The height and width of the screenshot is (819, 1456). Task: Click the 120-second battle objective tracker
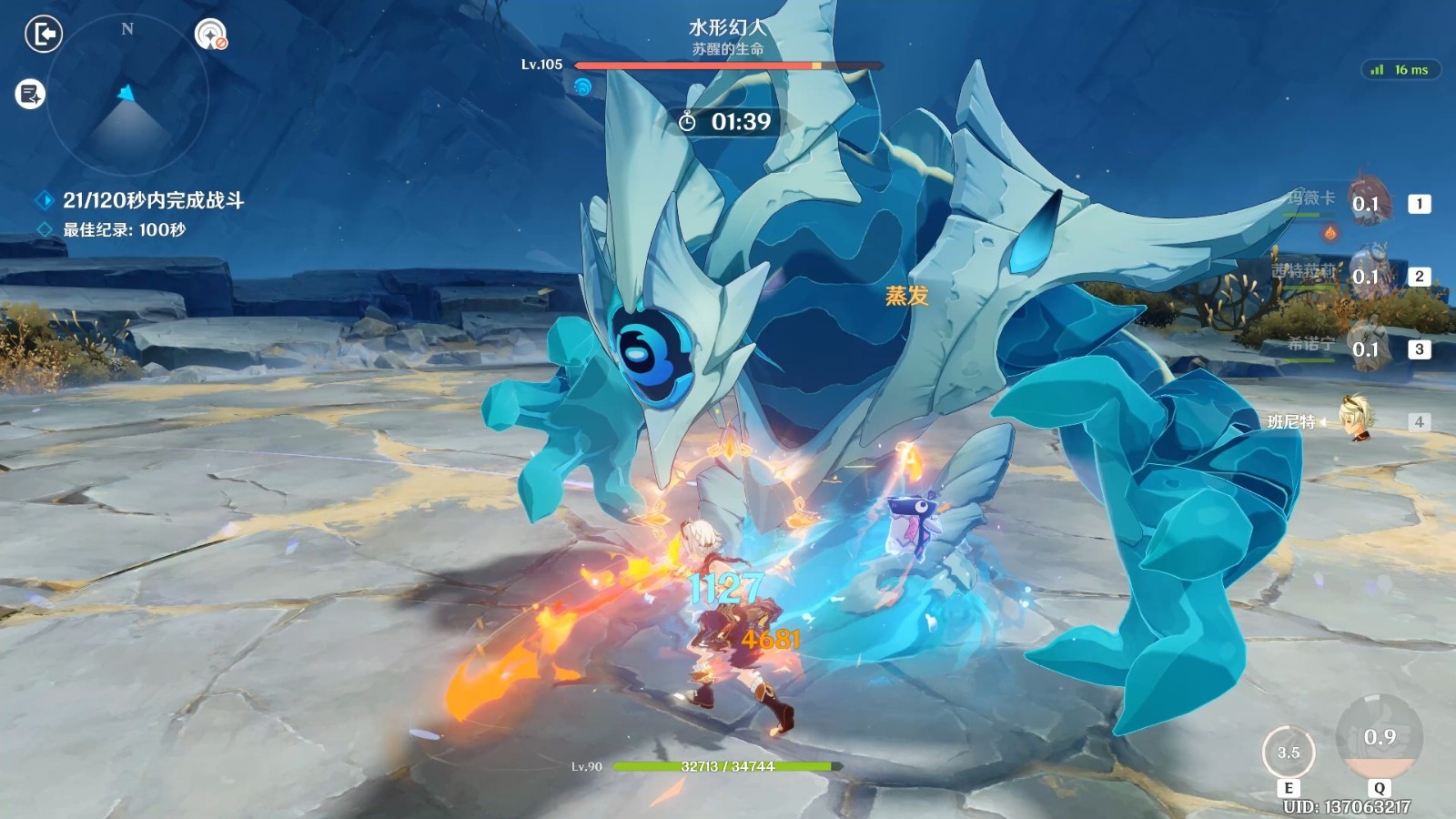152,200
